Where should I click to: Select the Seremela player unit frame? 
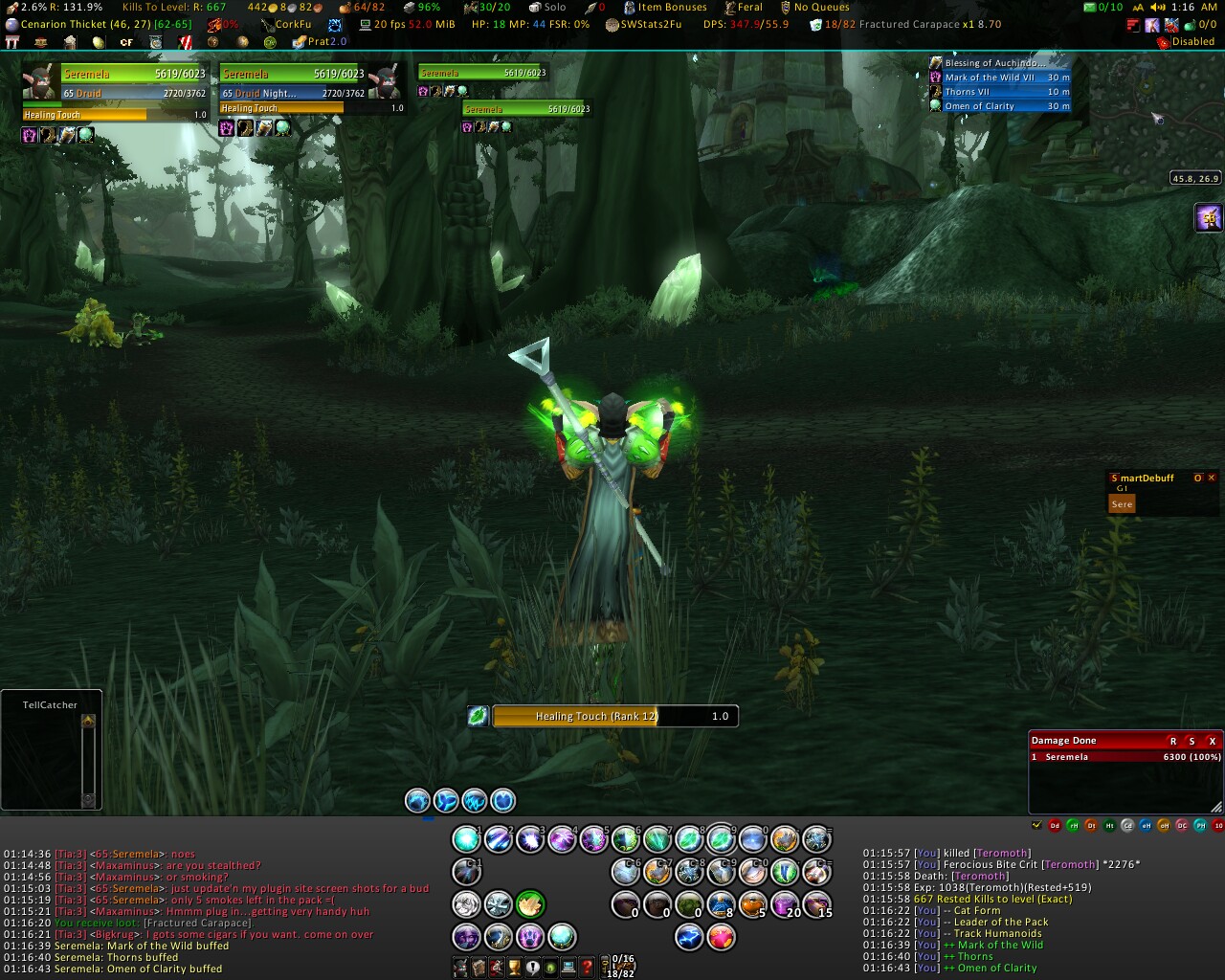pos(132,74)
